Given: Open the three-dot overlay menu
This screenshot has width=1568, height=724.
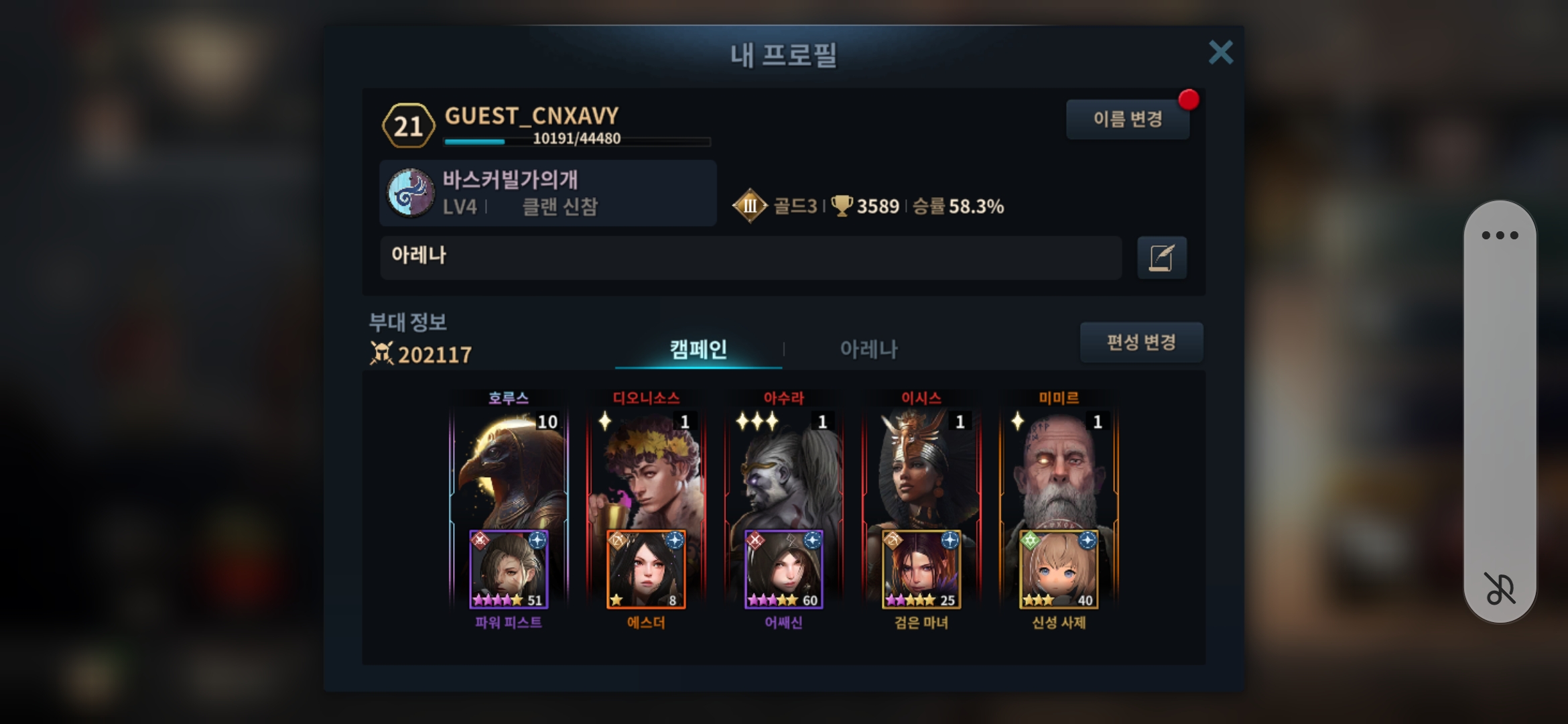Looking at the screenshot, I should pos(1500,235).
